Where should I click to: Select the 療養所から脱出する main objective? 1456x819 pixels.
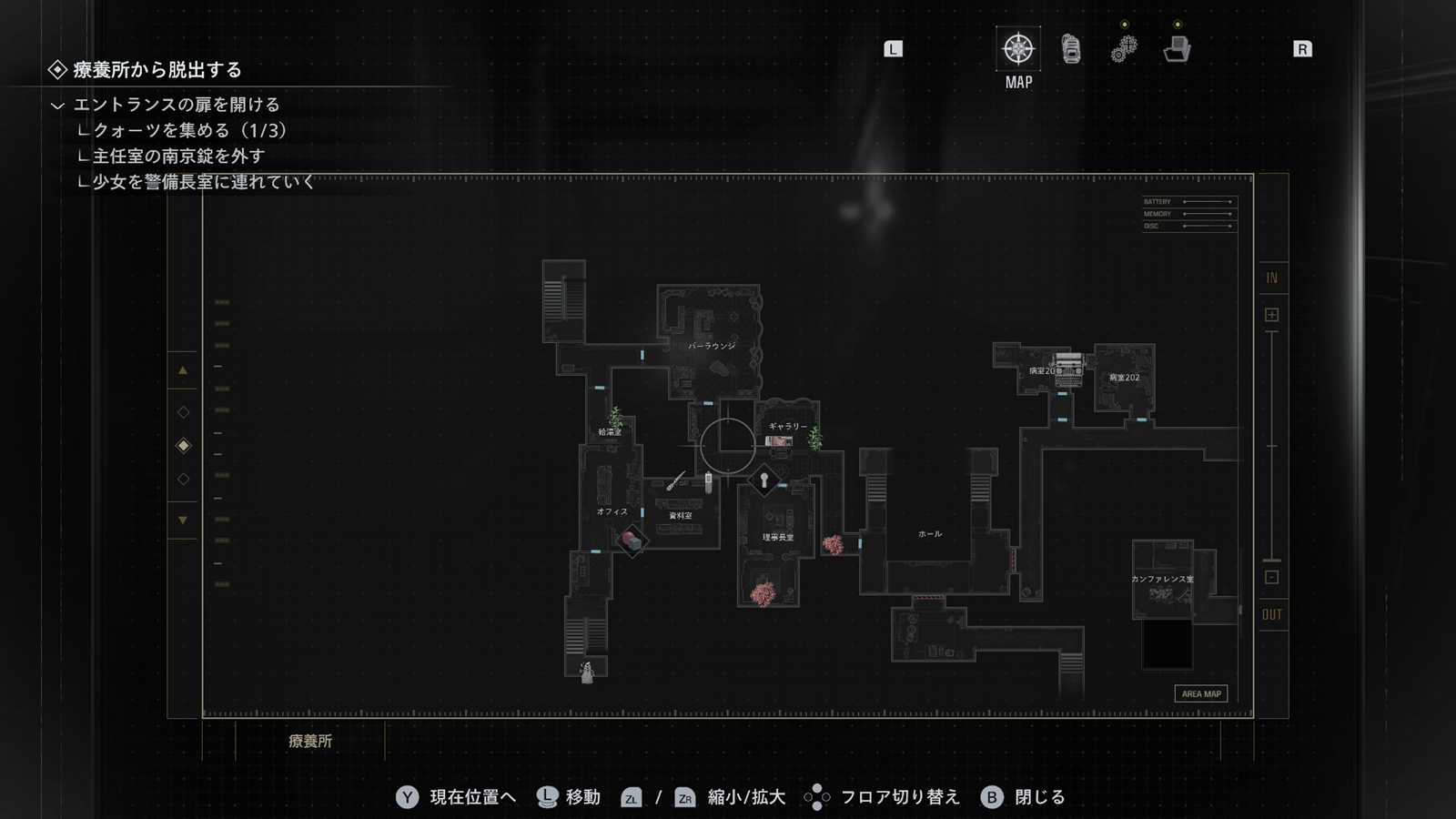pos(157,70)
